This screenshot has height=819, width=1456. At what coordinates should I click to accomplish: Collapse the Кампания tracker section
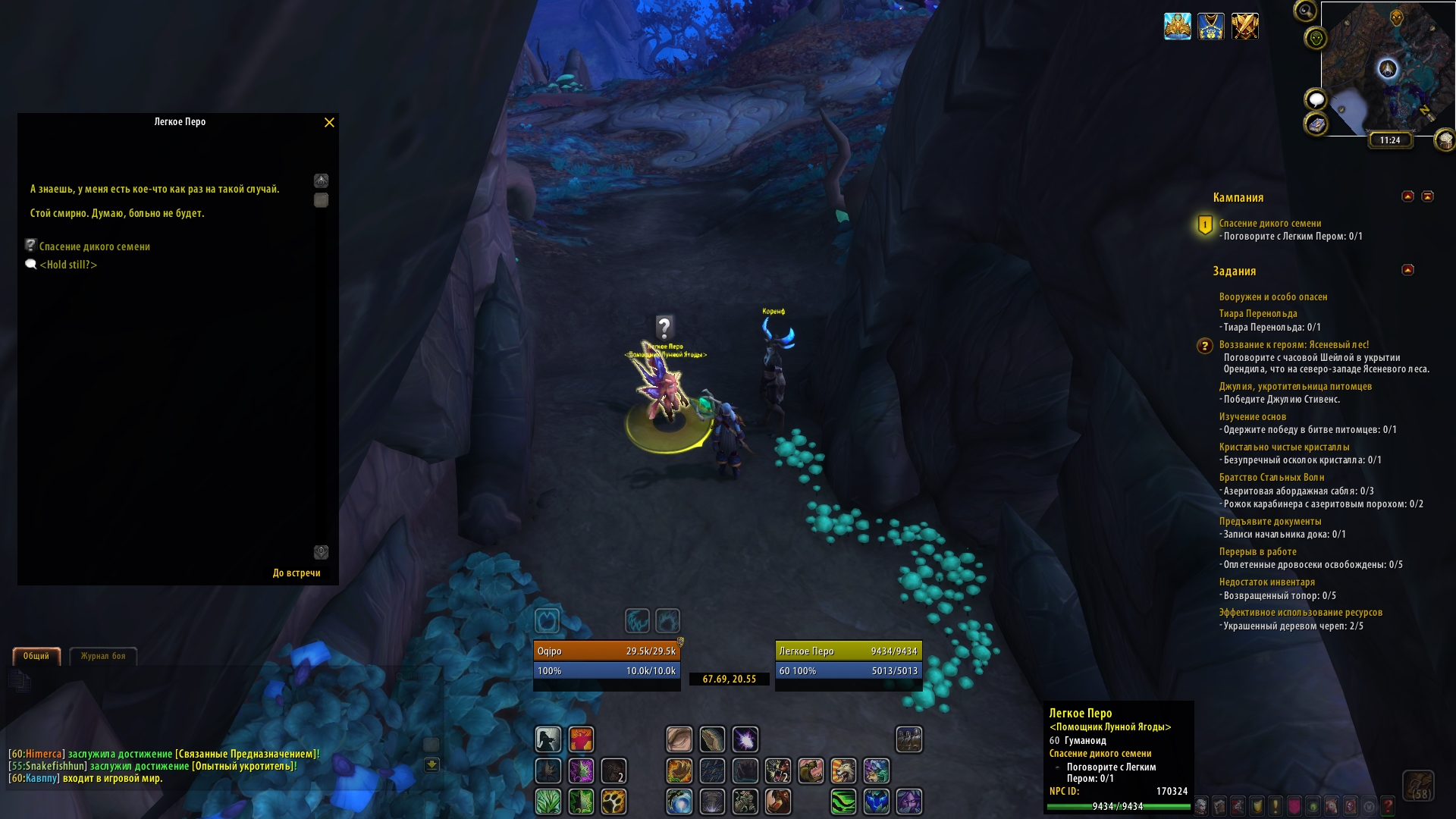(1408, 196)
